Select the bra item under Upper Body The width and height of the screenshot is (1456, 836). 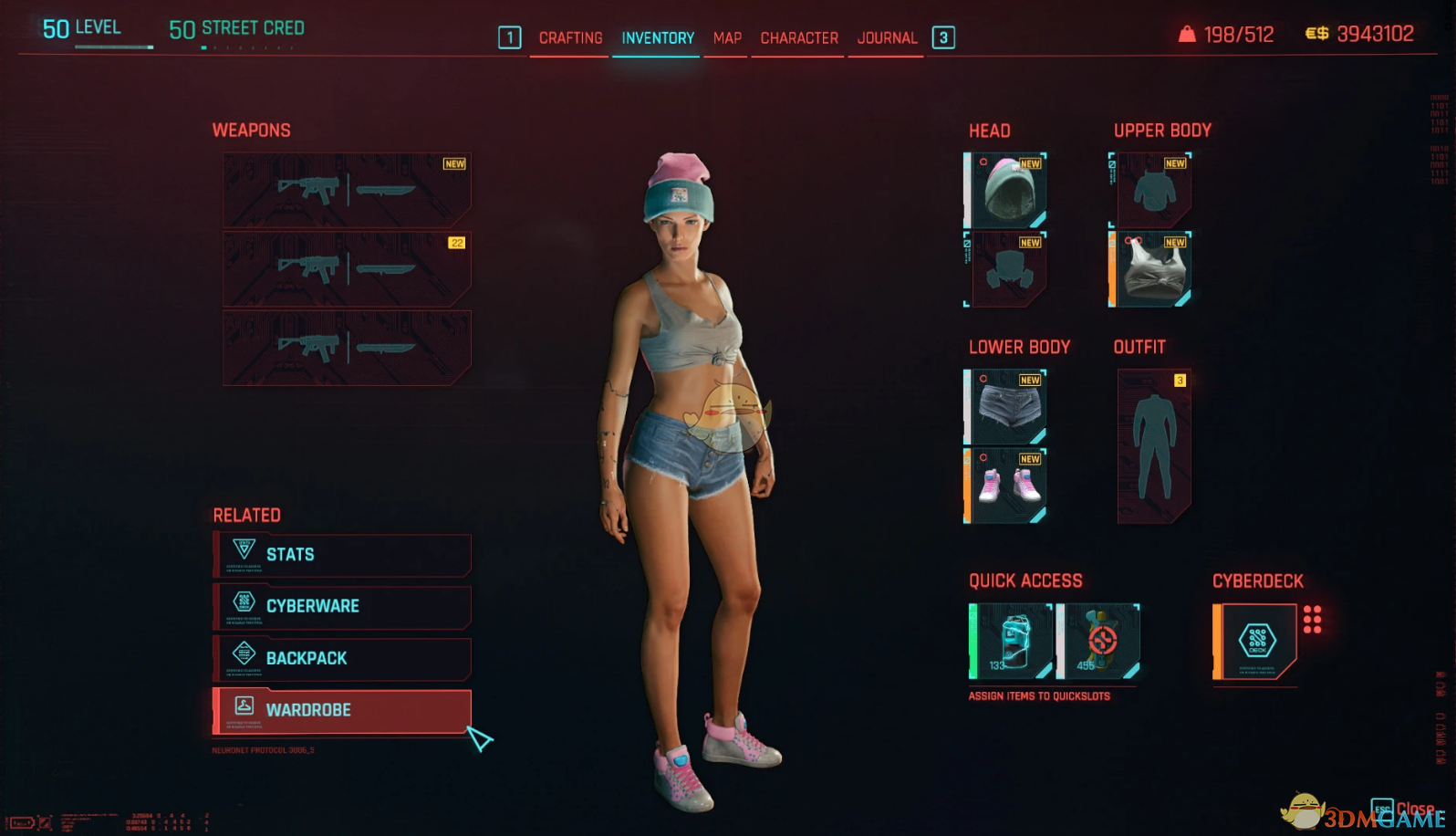tap(1152, 269)
